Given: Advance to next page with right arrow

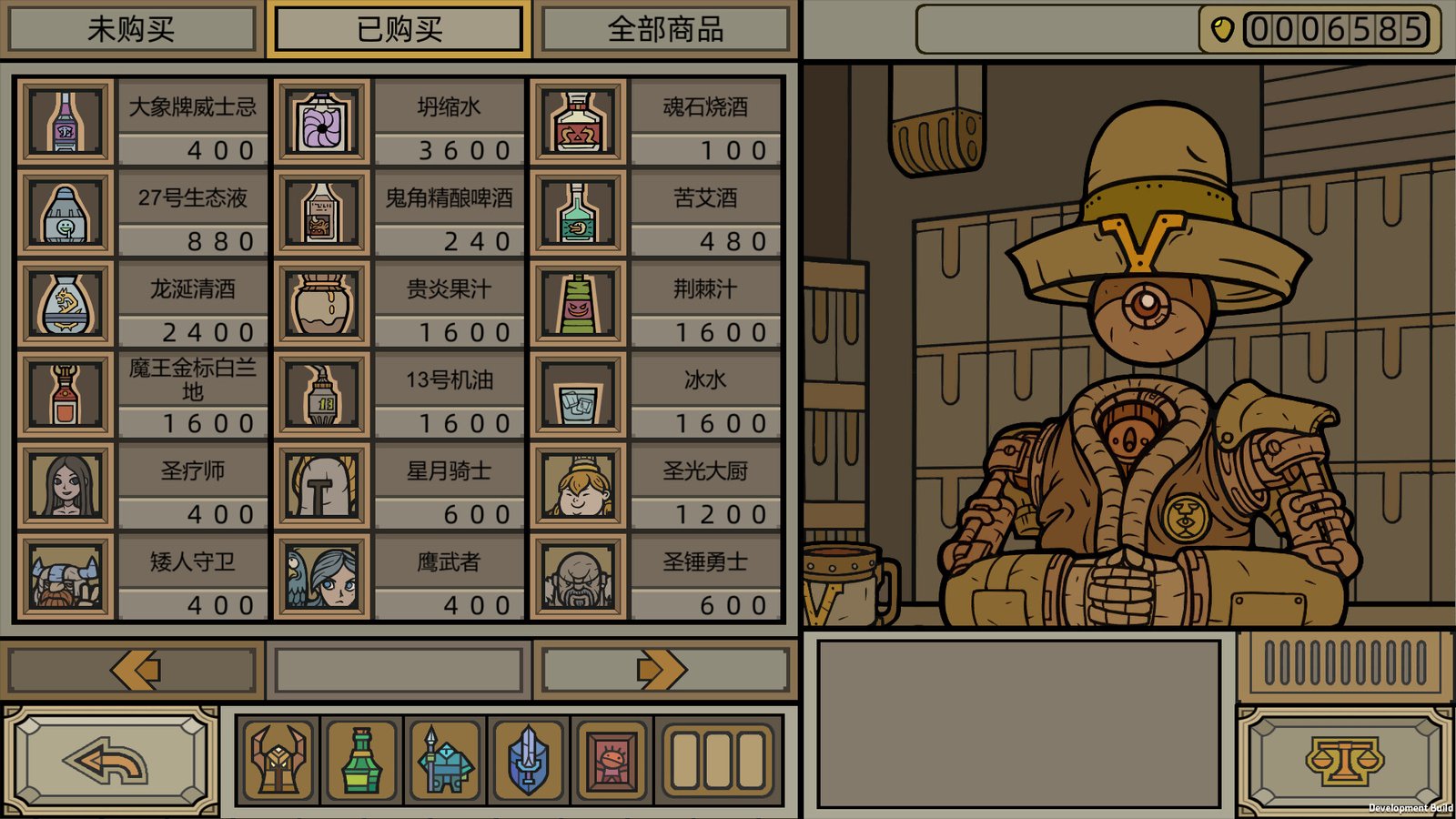Looking at the screenshot, I should click(x=661, y=667).
